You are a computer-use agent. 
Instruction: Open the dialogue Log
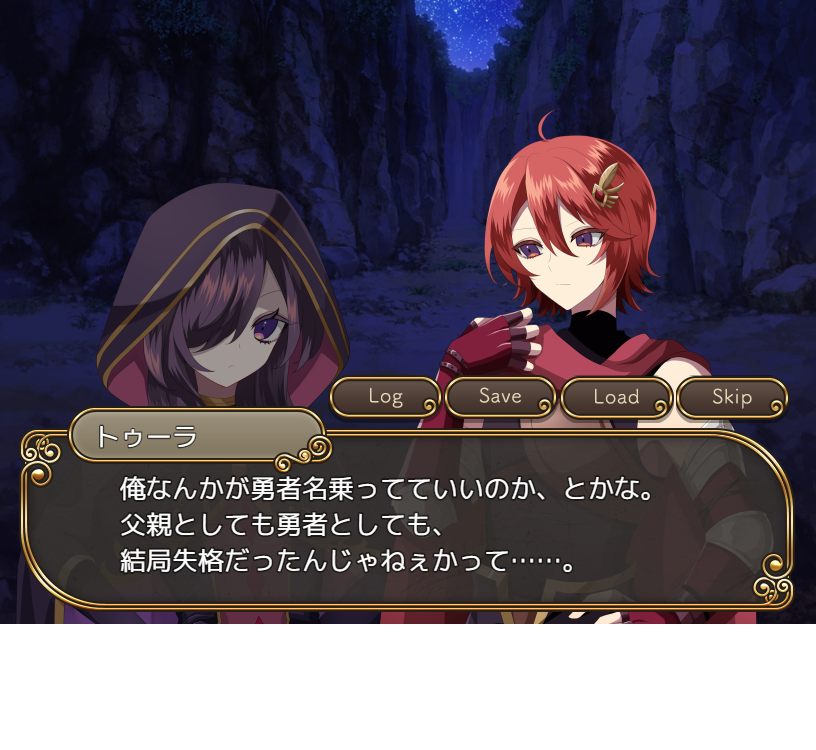tap(385, 397)
